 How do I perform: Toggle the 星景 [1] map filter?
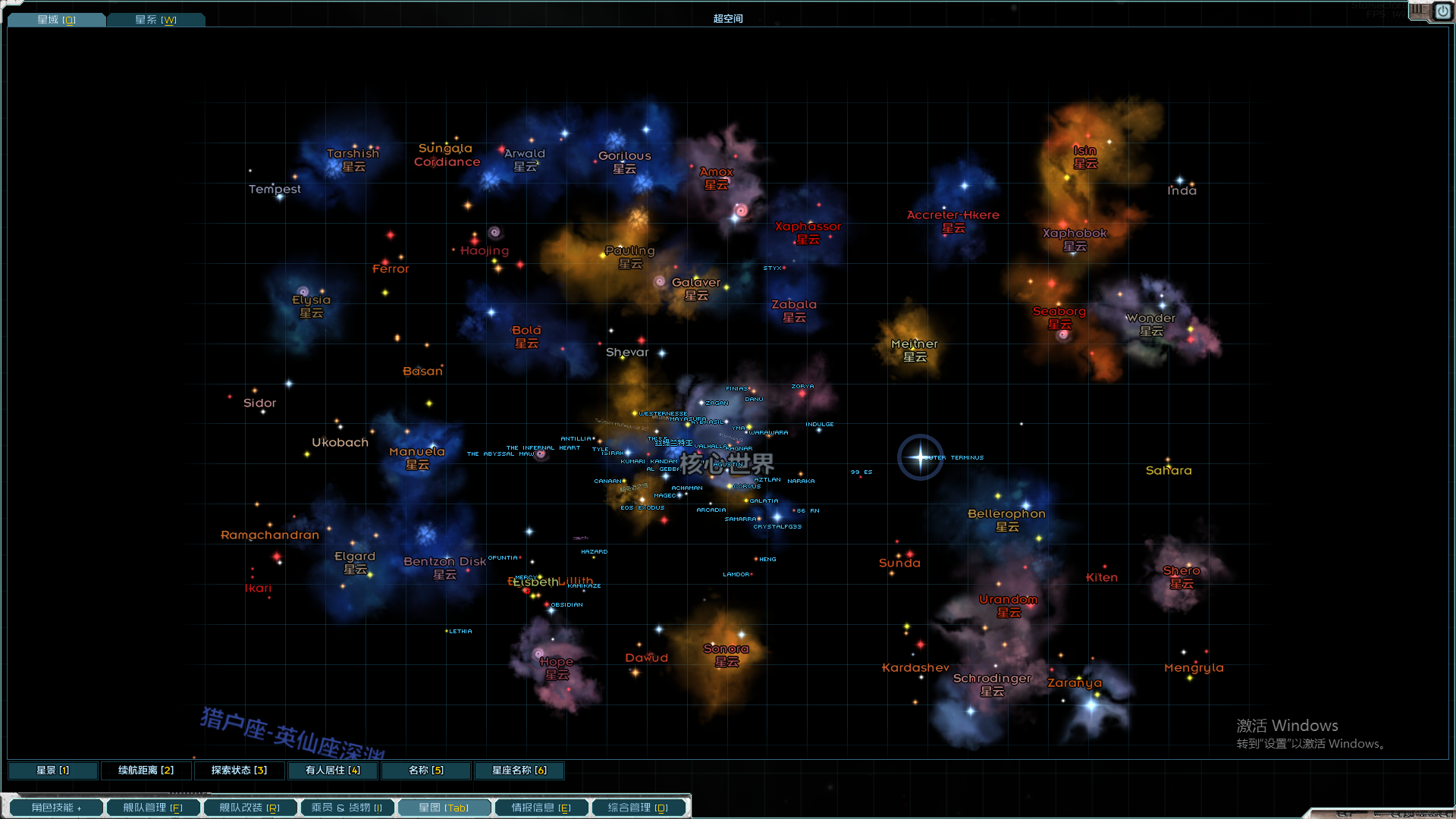52,770
